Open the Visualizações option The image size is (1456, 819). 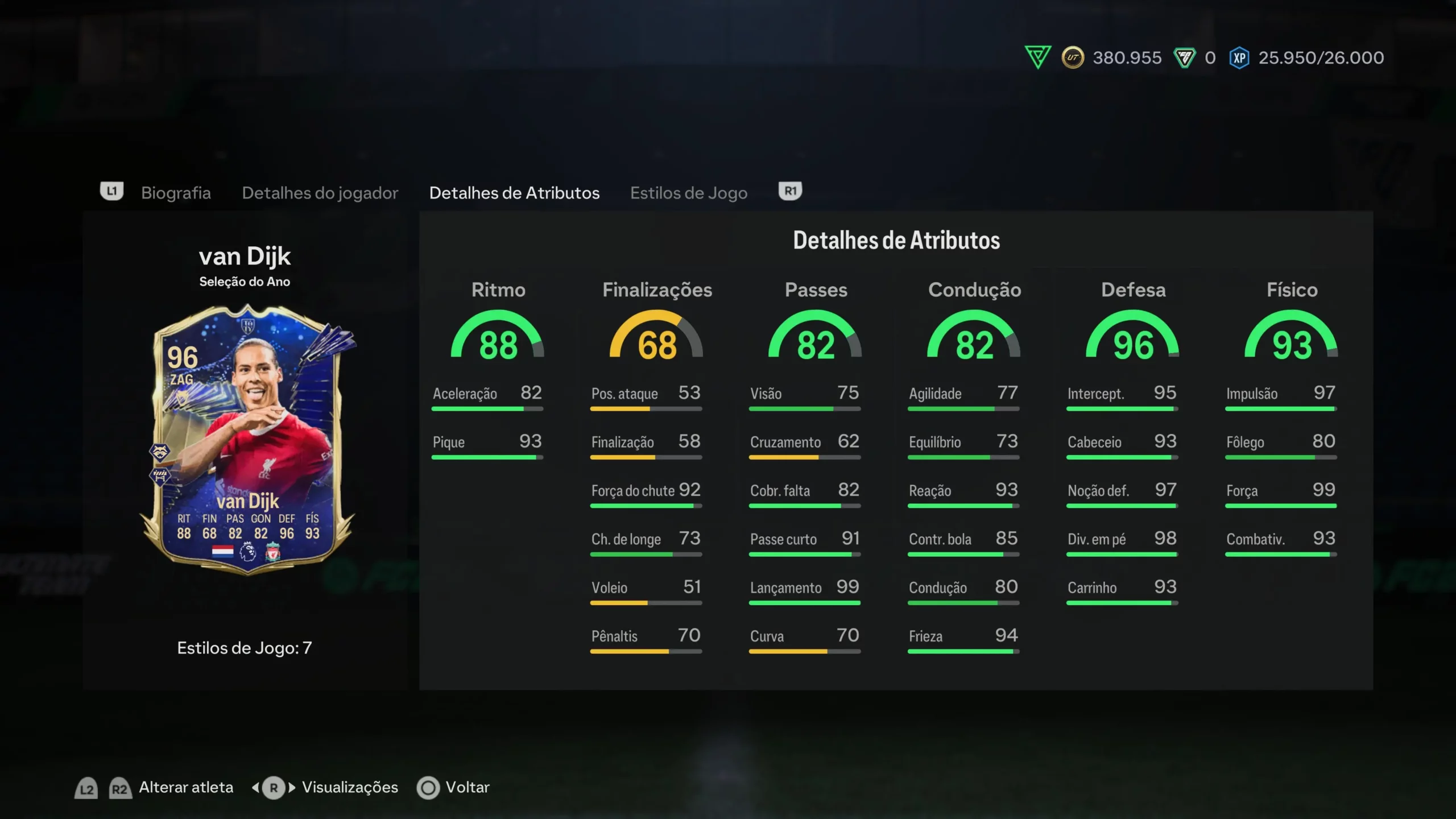point(349,787)
